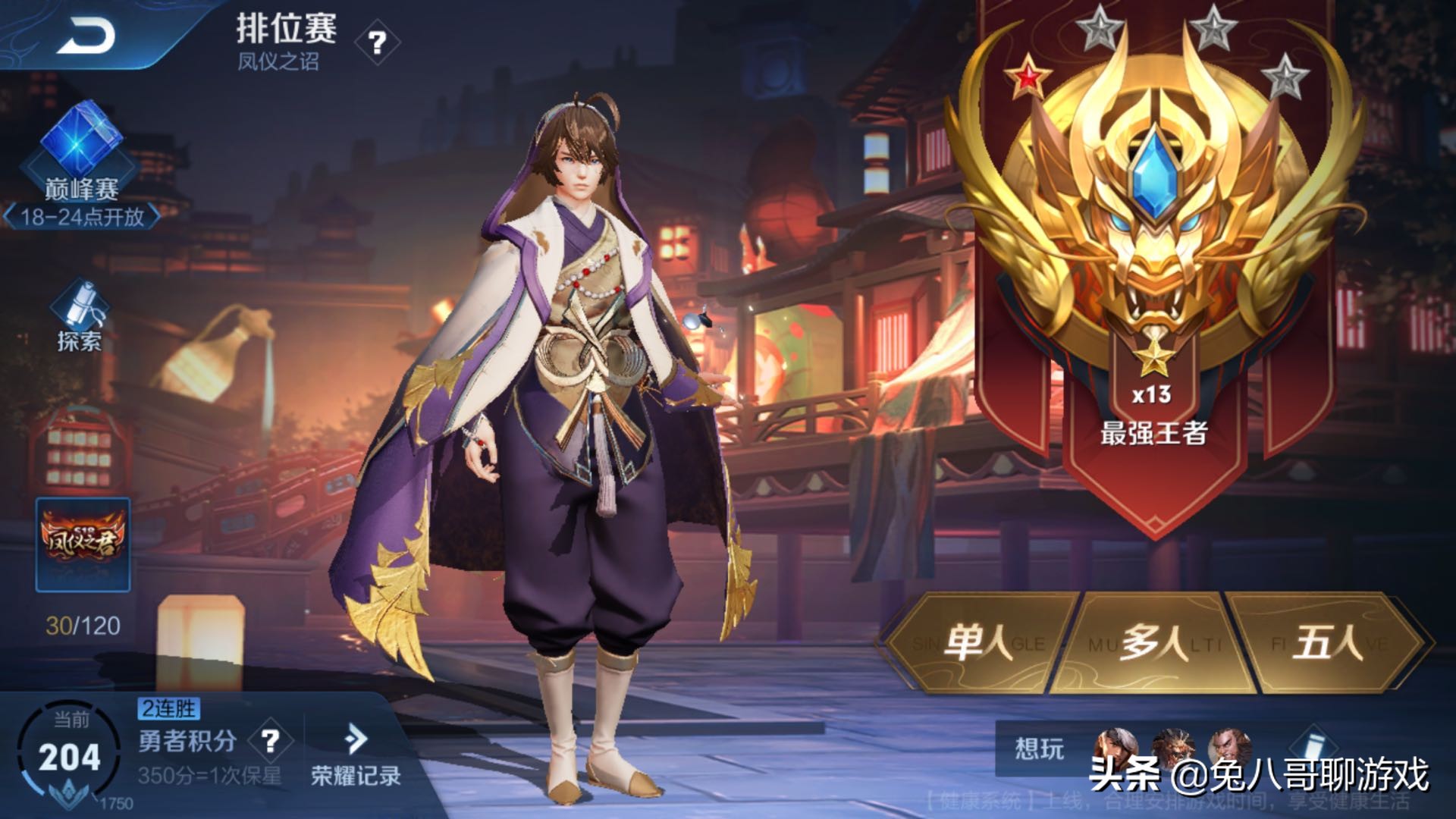Open the ranked match help question mark
This screenshot has height=819, width=1456.
(377, 42)
